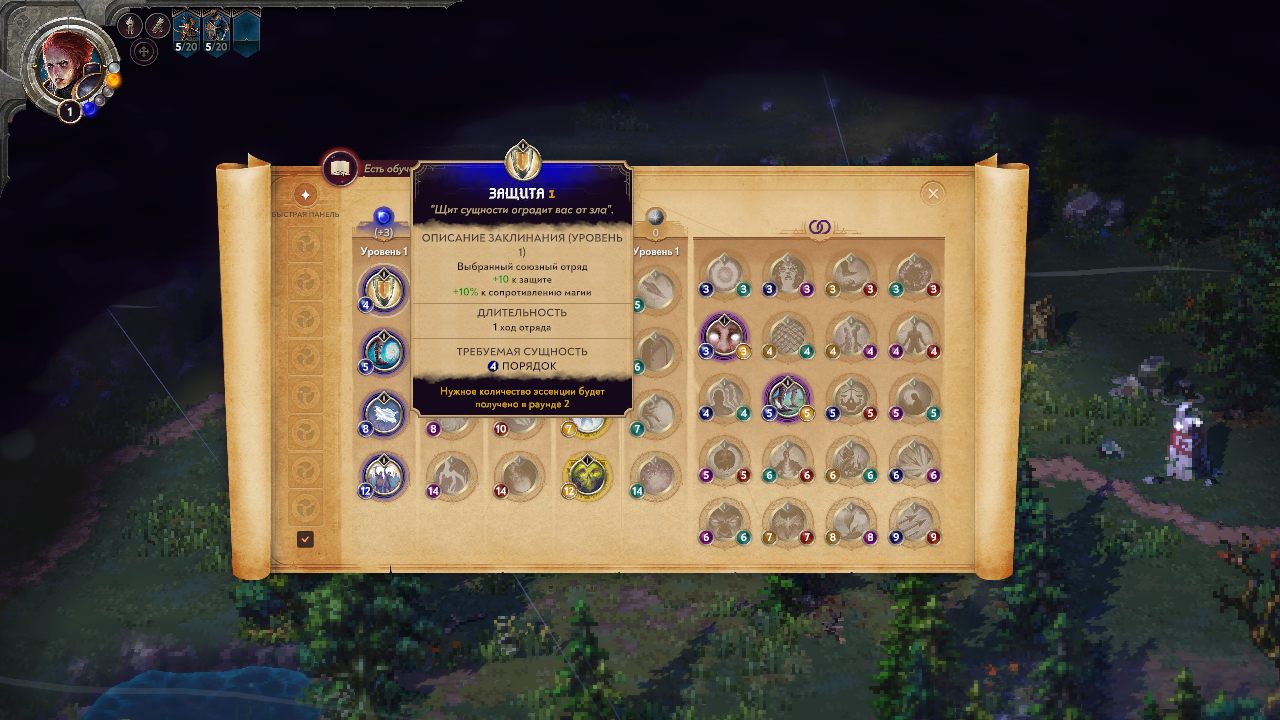
Task: Select the Защита shield spell
Action: tap(383, 291)
